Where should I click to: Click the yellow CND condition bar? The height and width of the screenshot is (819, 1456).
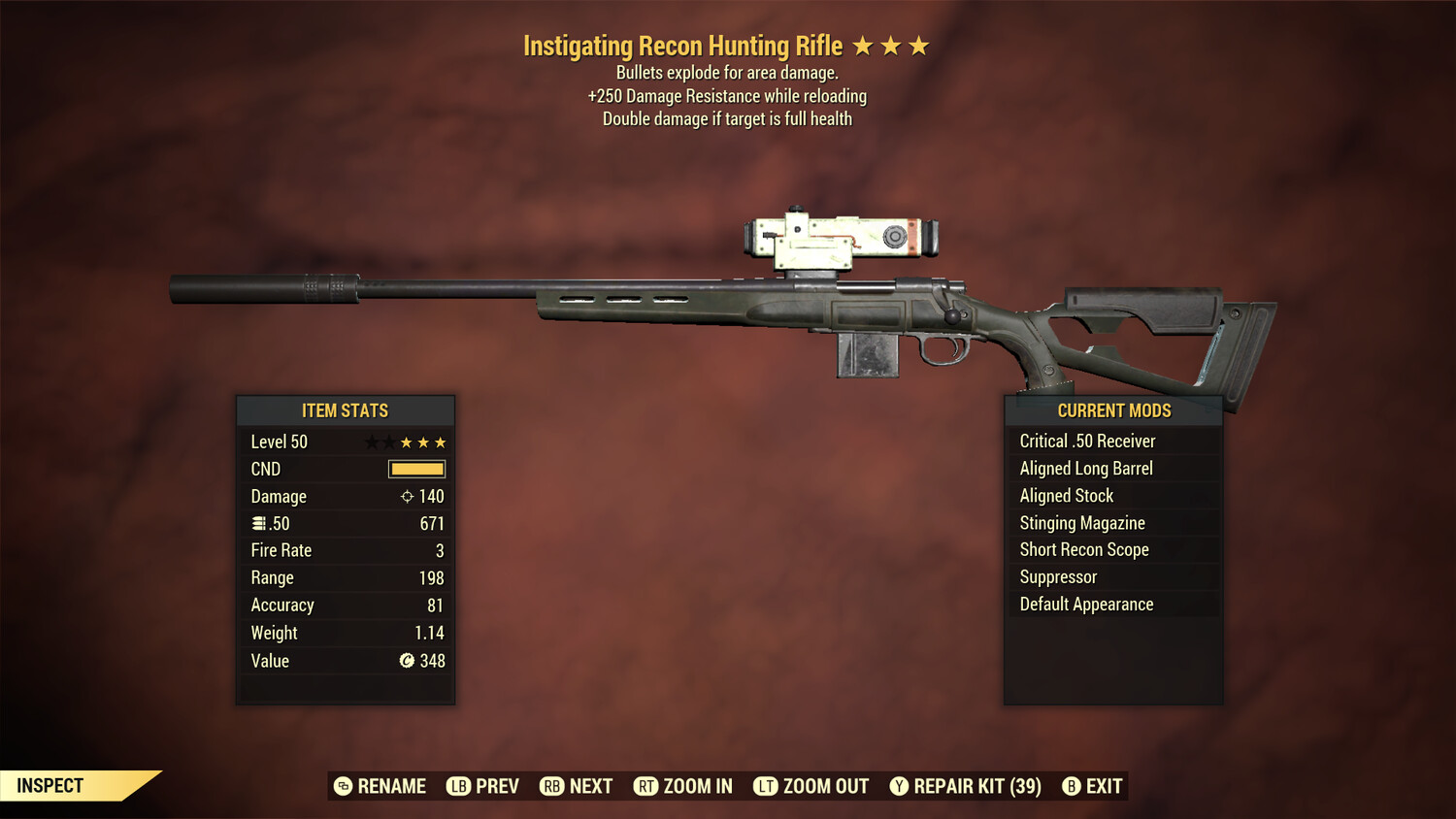point(416,469)
